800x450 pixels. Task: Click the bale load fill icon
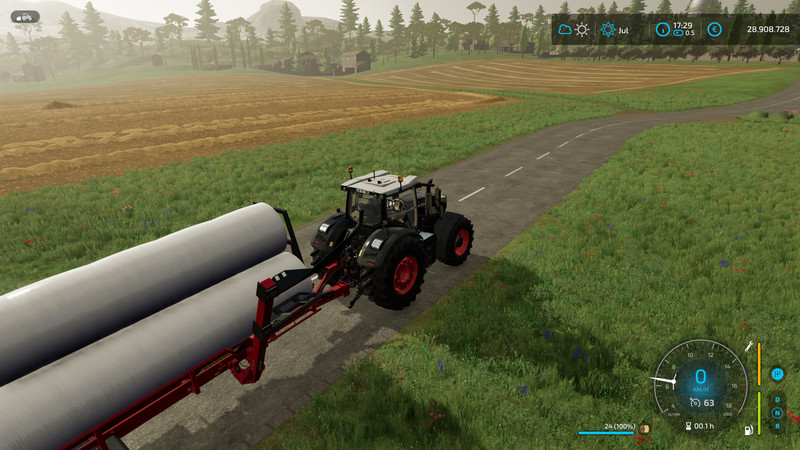click(x=645, y=428)
